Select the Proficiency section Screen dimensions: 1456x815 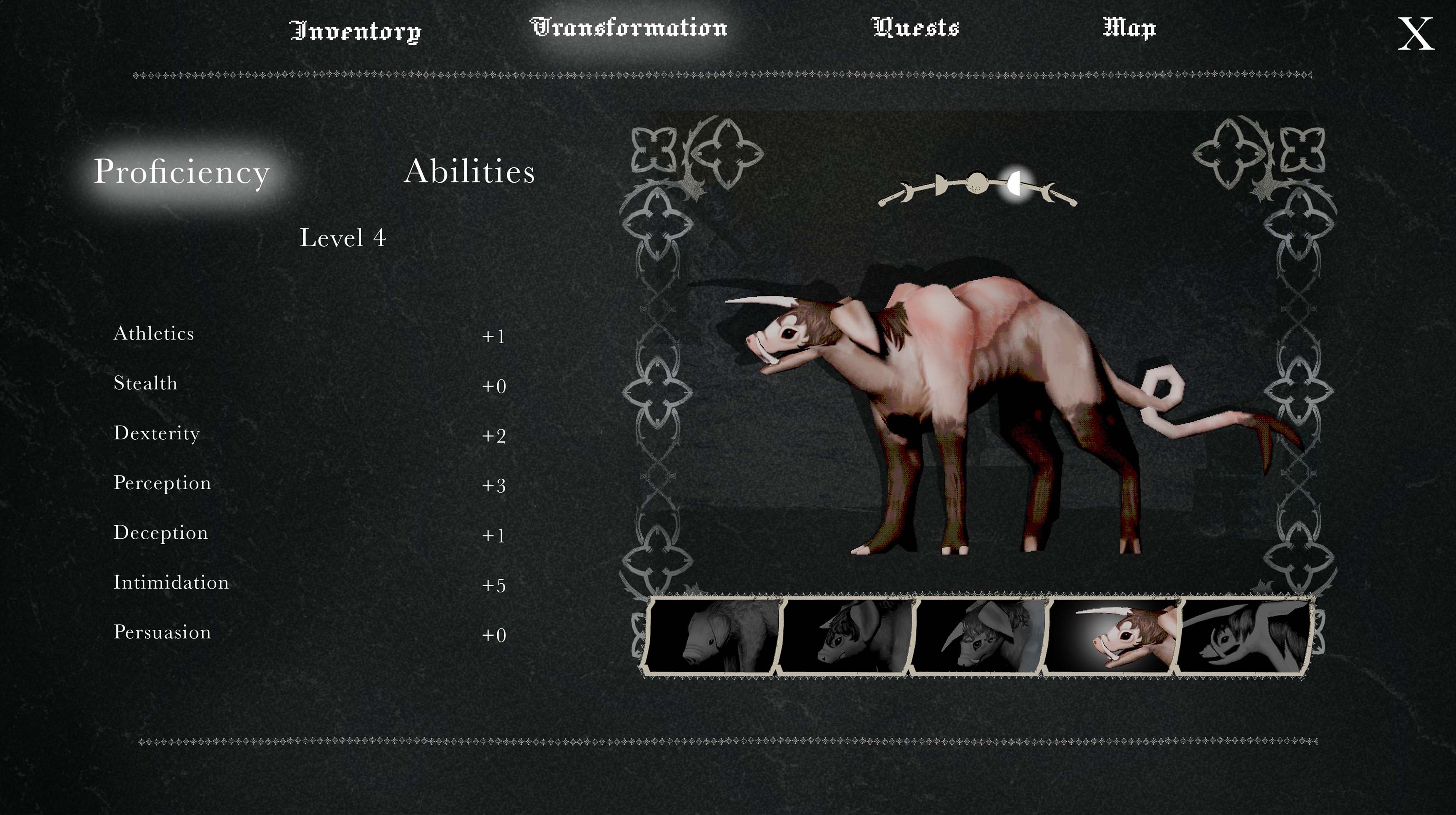tap(181, 172)
